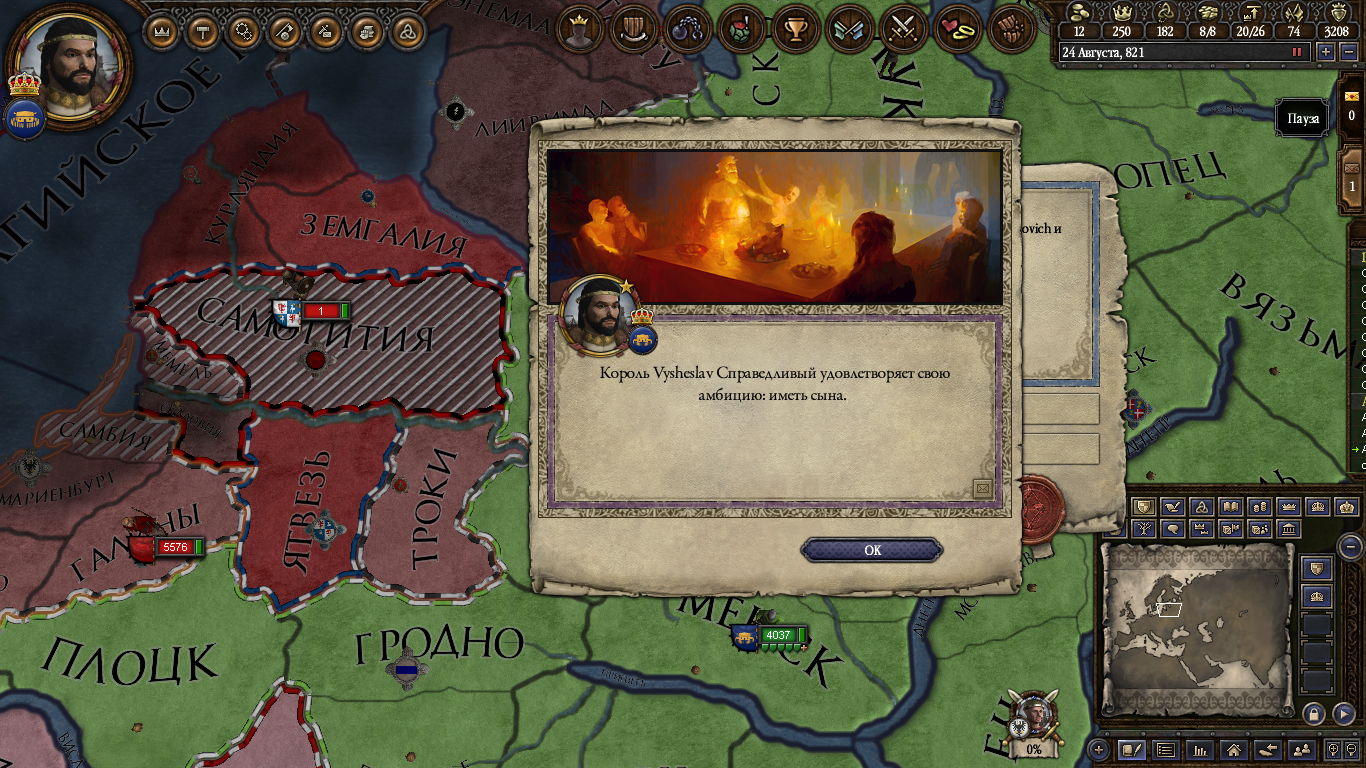Minimize the event window with corner icon
This screenshot has height=768, width=1366.
point(982,488)
